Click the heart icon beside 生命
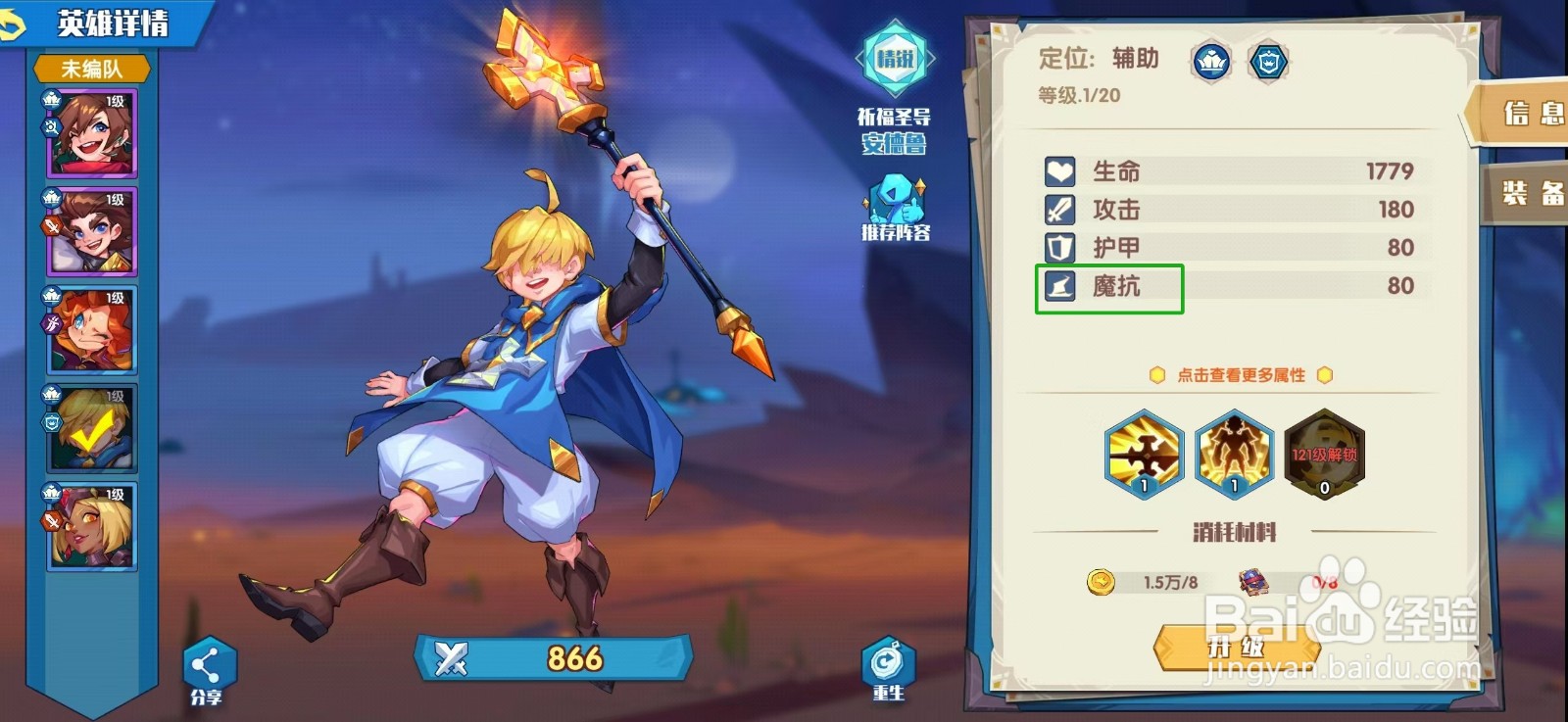1568x722 pixels. pyautogui.click(x=1061, y=170)
